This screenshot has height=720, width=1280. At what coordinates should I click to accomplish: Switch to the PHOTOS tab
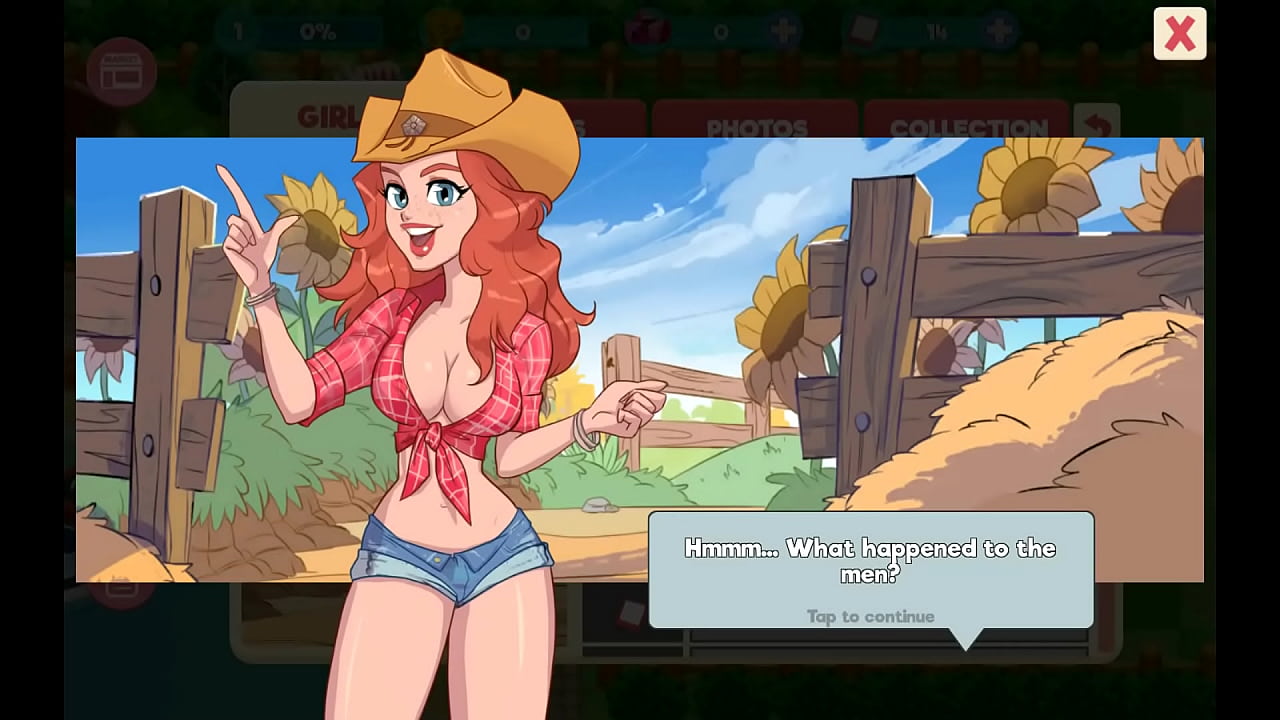[756, 127]
